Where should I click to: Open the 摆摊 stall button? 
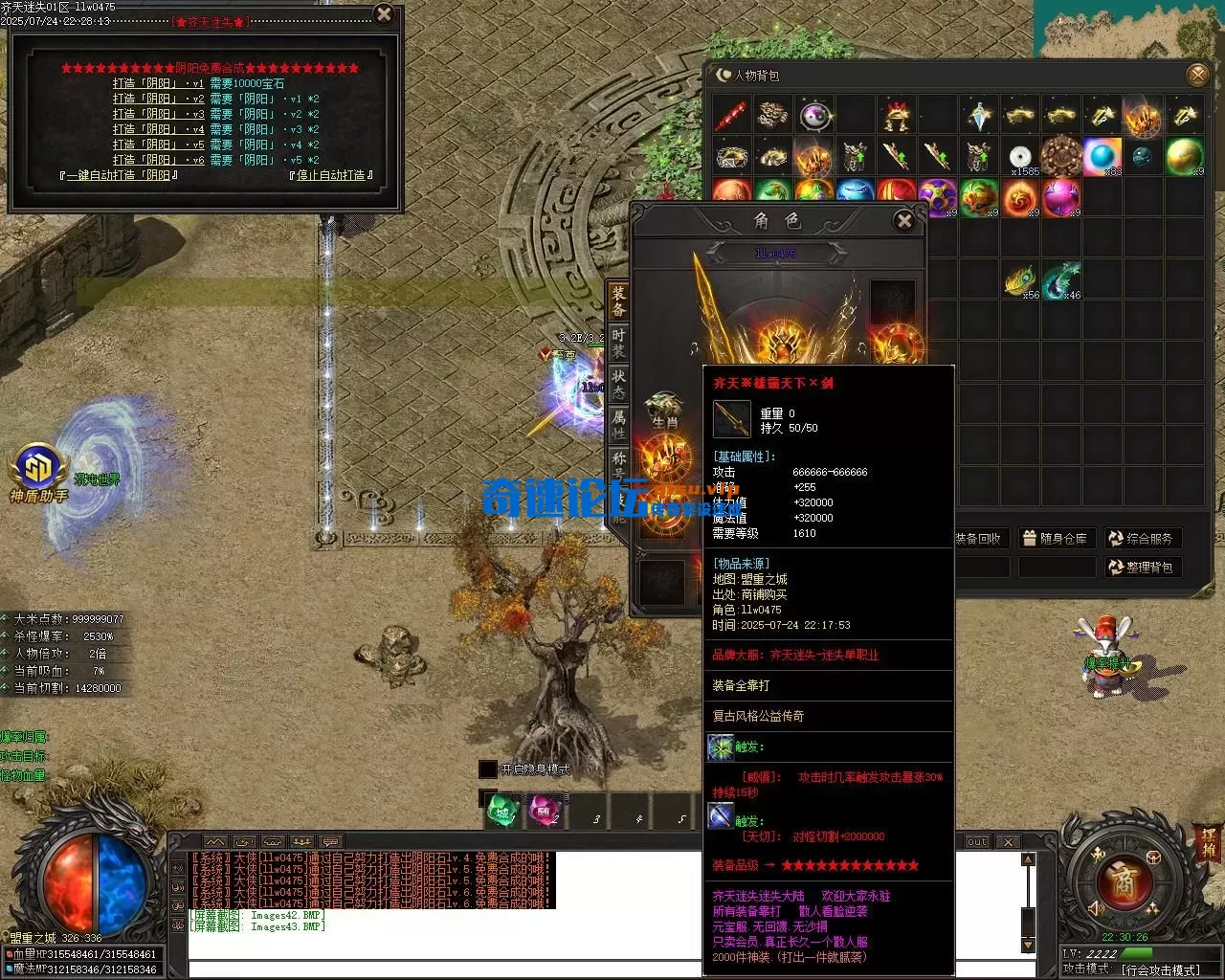1209,840
